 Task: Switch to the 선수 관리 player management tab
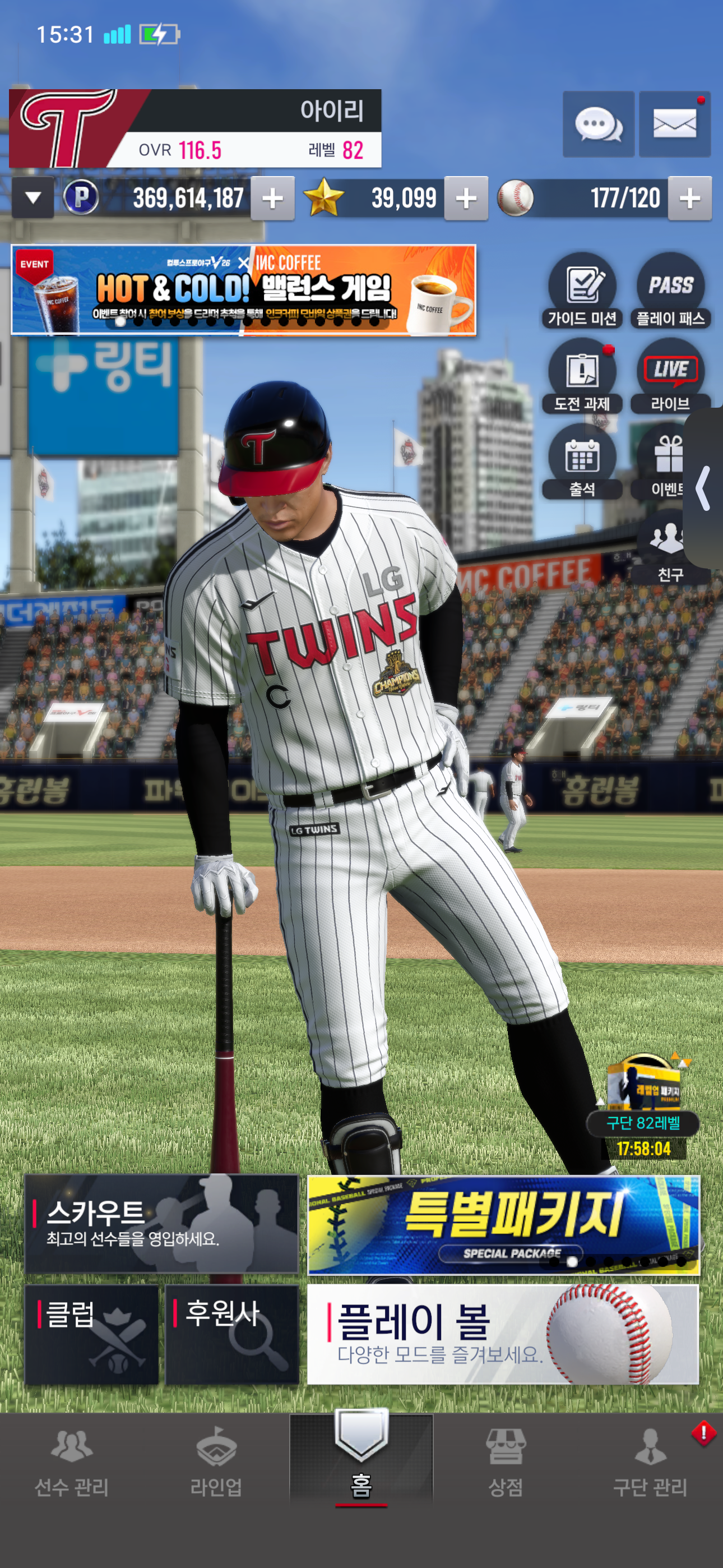(x=72, y=1464)
